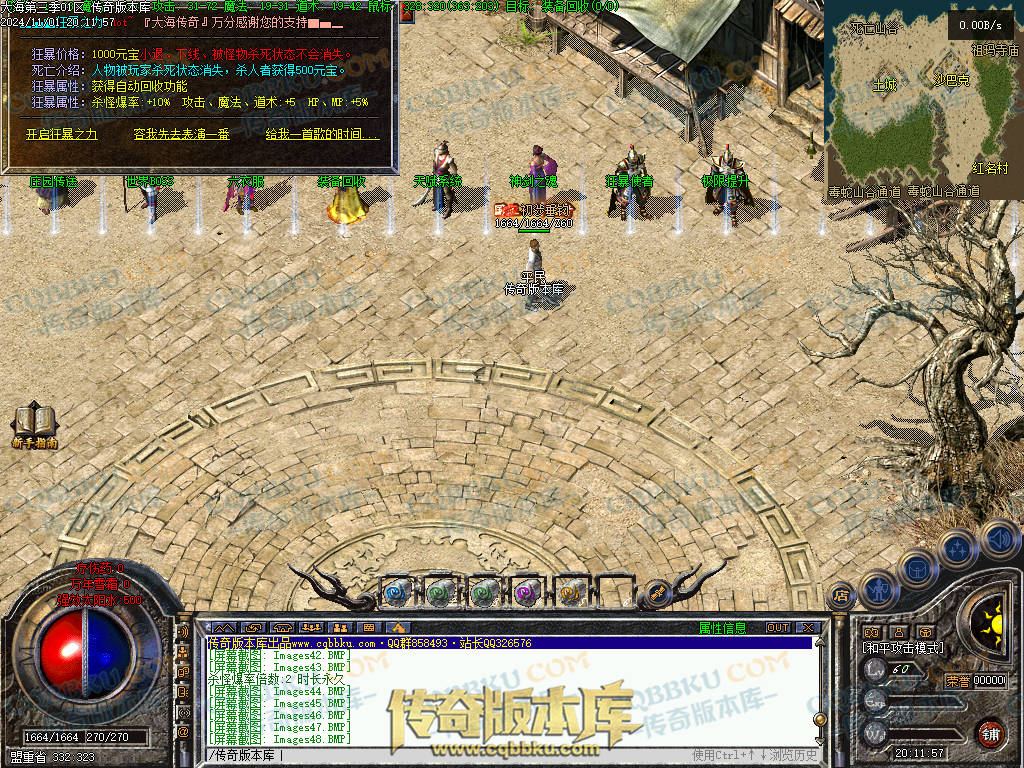Use the purple swirl hotbar item
The height and width of the screenshot is (768, 1024).
[x=525, y=591]
